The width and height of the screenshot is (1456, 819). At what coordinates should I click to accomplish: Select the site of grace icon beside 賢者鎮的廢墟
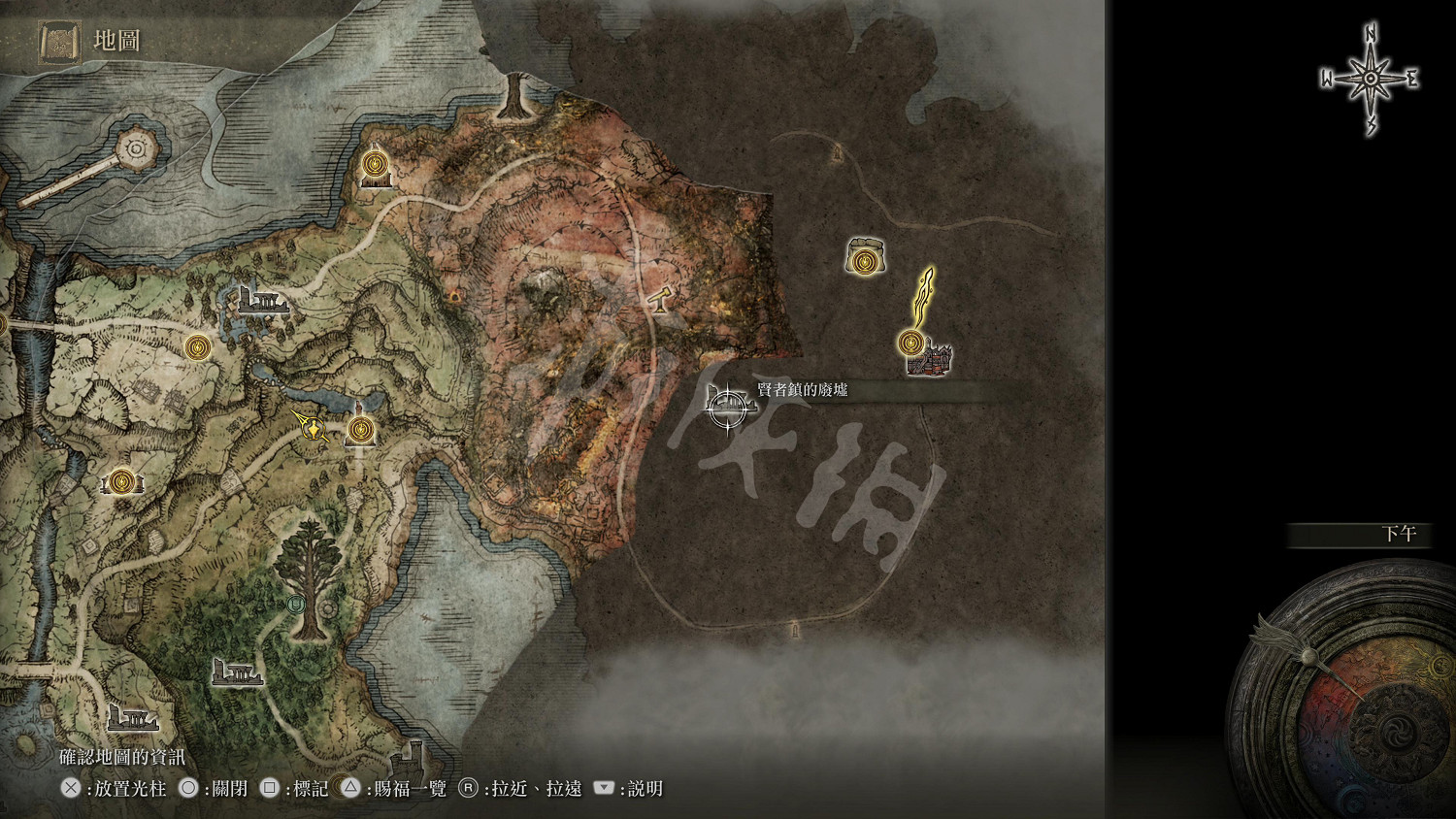coord(910,341)
